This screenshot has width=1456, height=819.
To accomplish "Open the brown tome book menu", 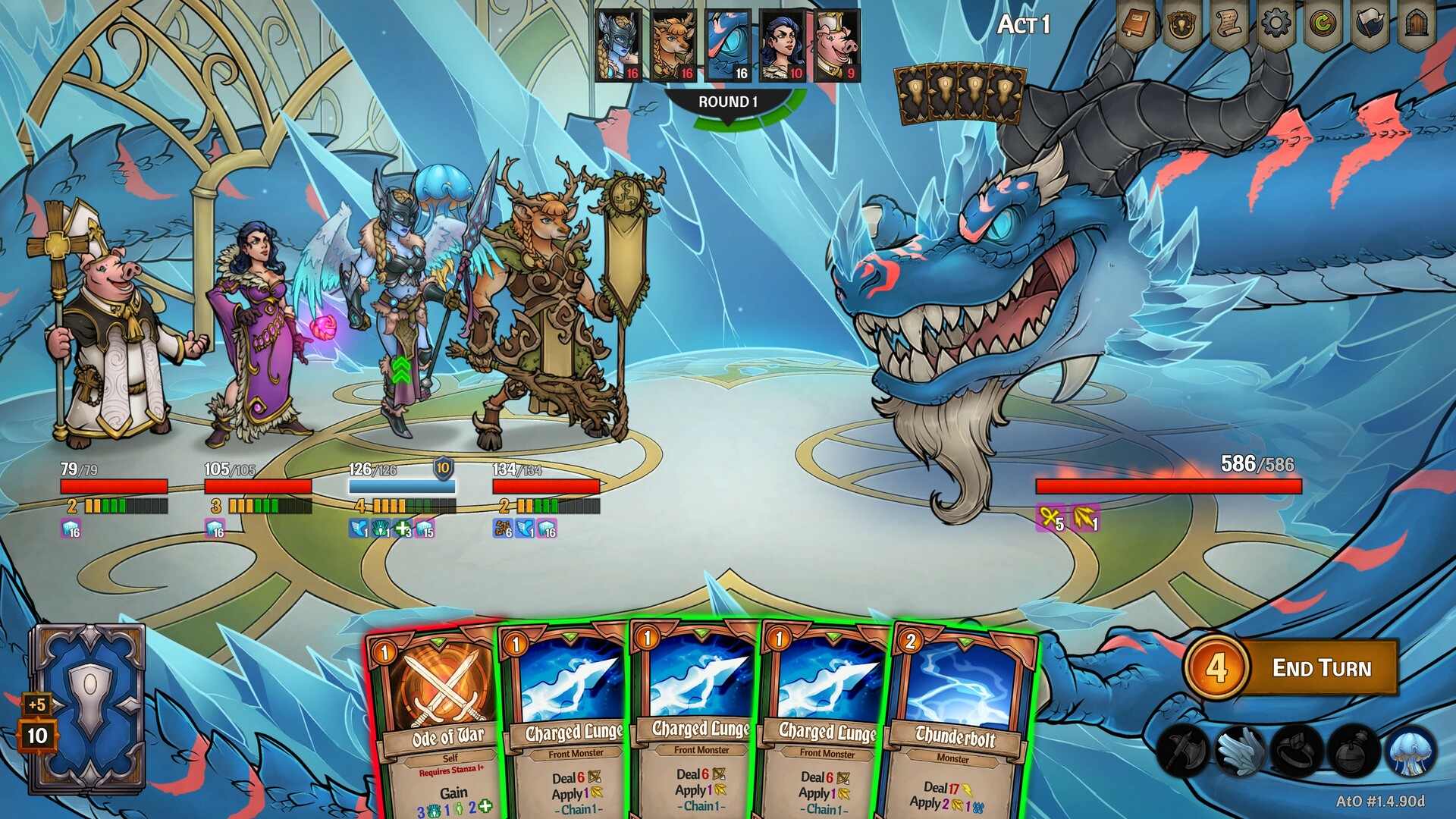I will (x=1134, y=26).
